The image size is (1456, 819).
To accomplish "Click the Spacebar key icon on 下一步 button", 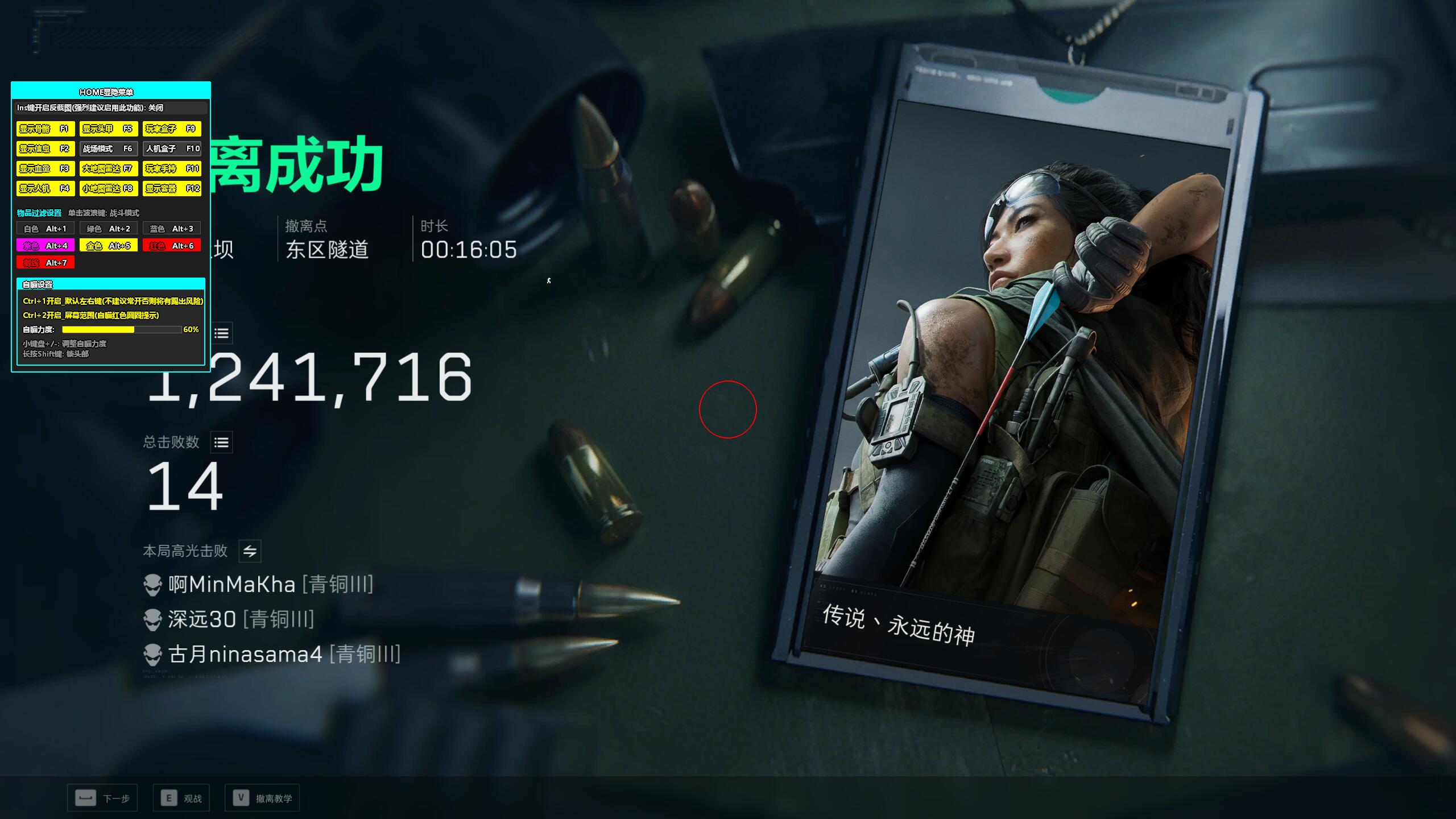I will click(85, 797).
